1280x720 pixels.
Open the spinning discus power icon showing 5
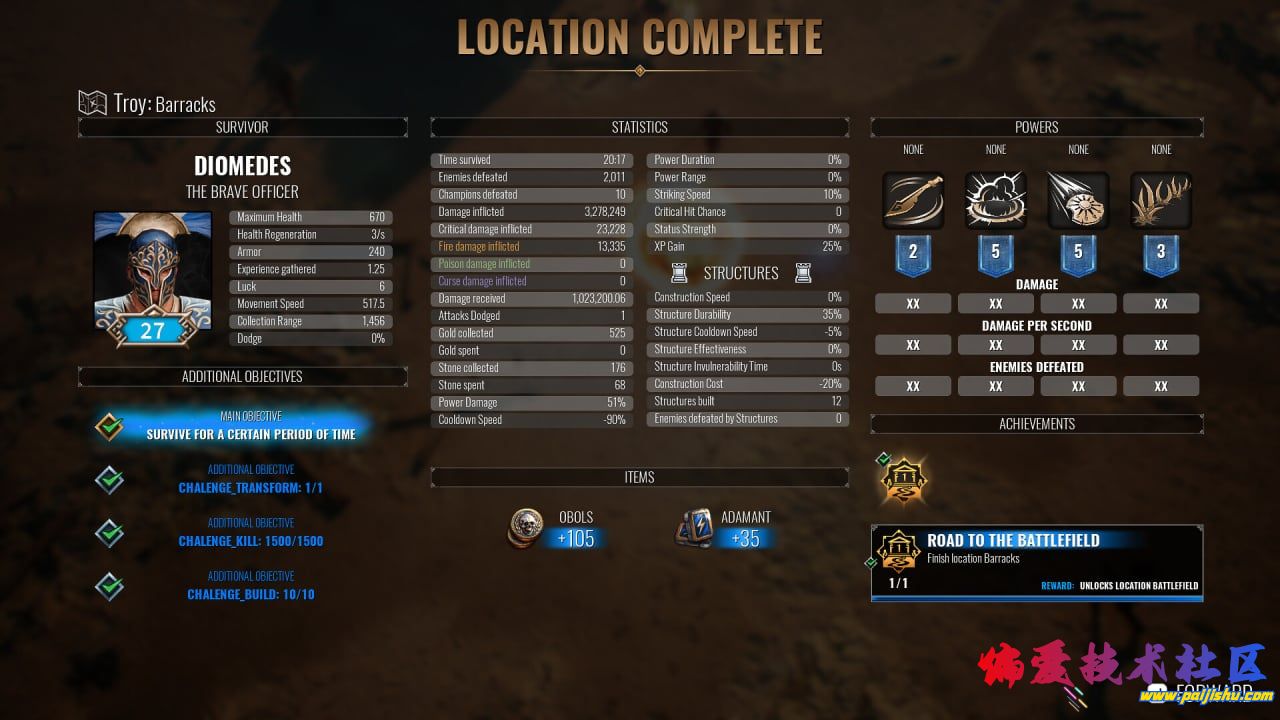pyautogui.click(x=1078, y=200)
